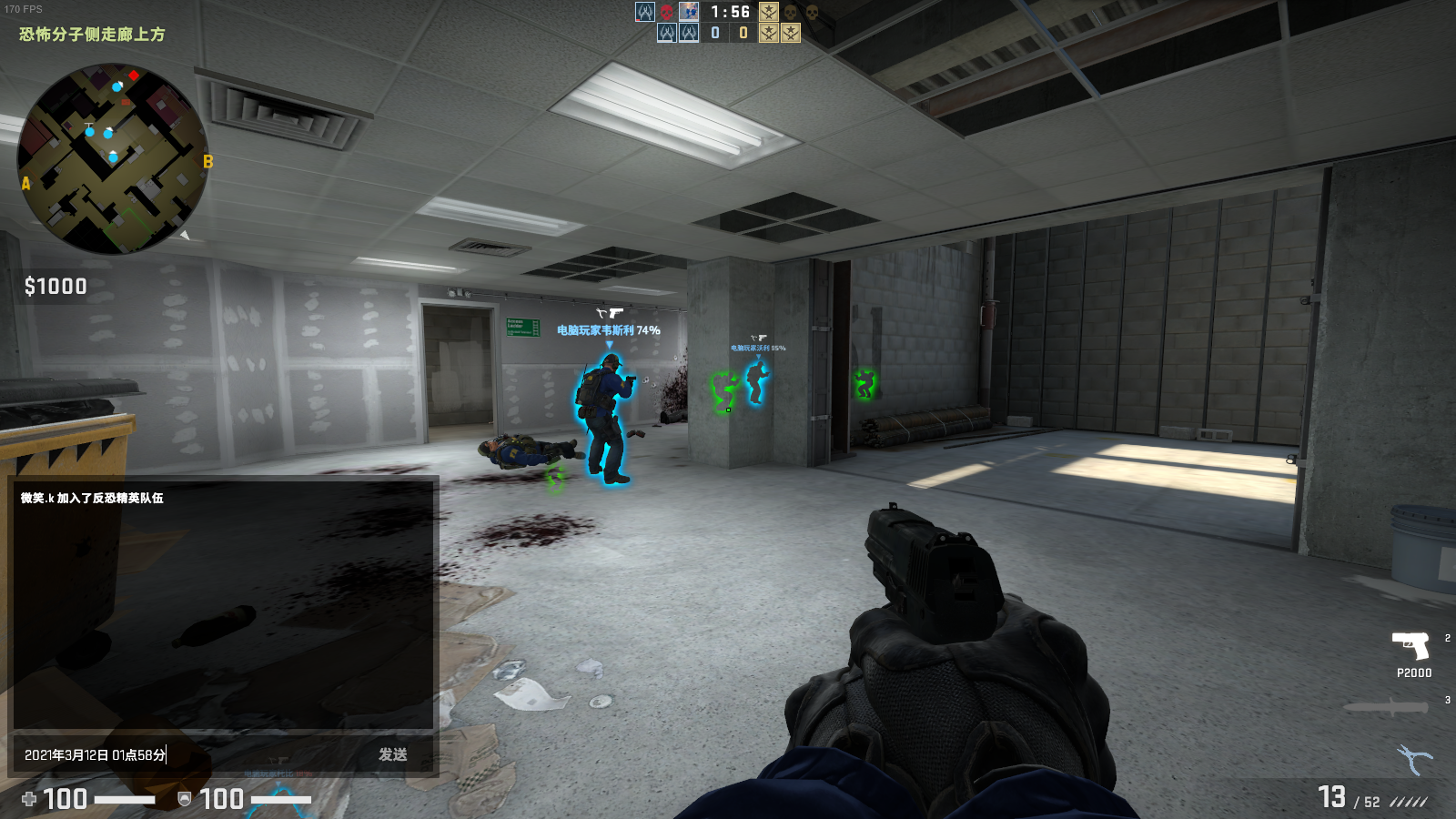
Task: Click the circular radar minimap
Action: tap(113, 158)
